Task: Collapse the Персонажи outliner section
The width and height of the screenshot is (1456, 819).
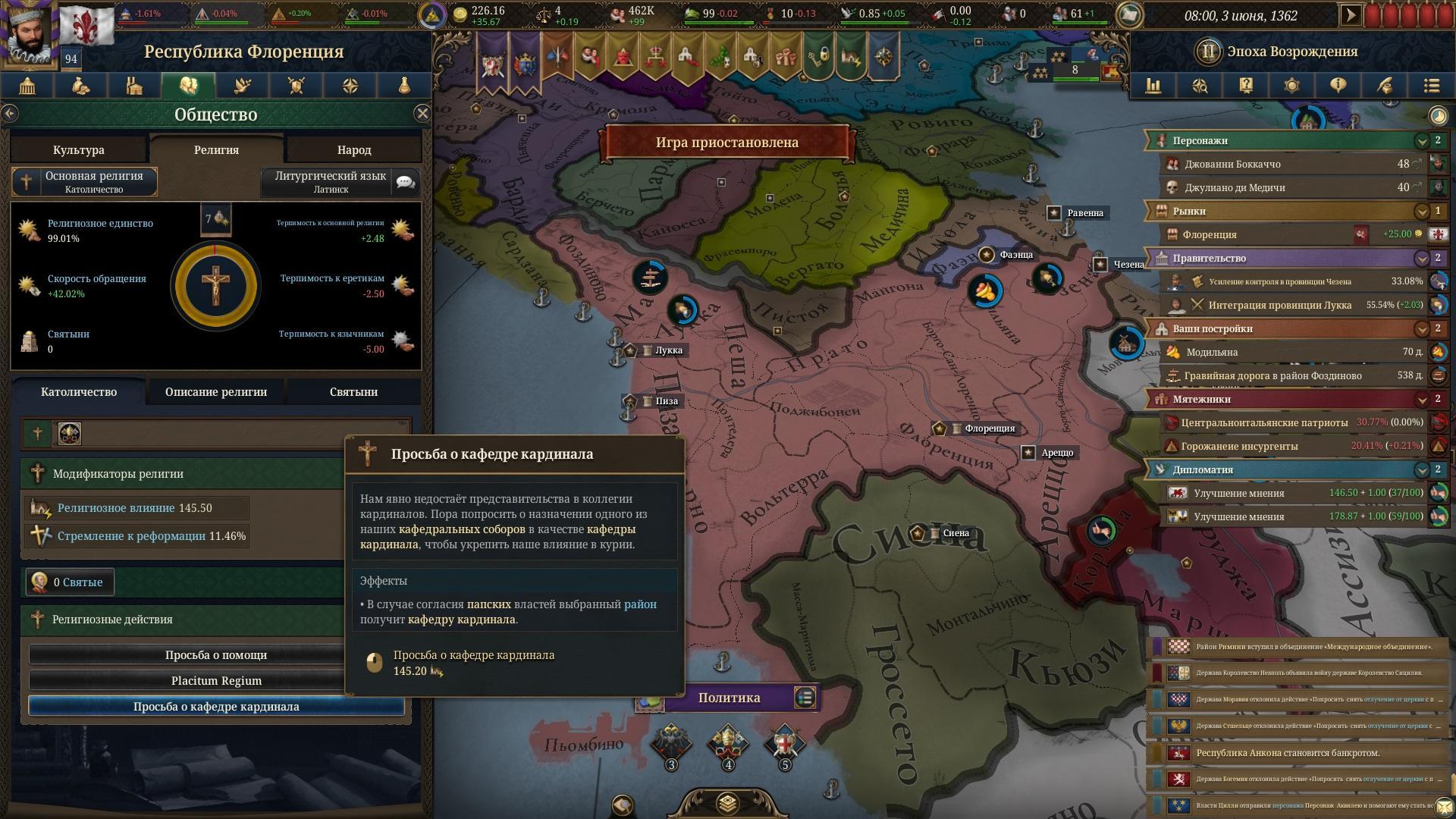Action: (1422, 141)
